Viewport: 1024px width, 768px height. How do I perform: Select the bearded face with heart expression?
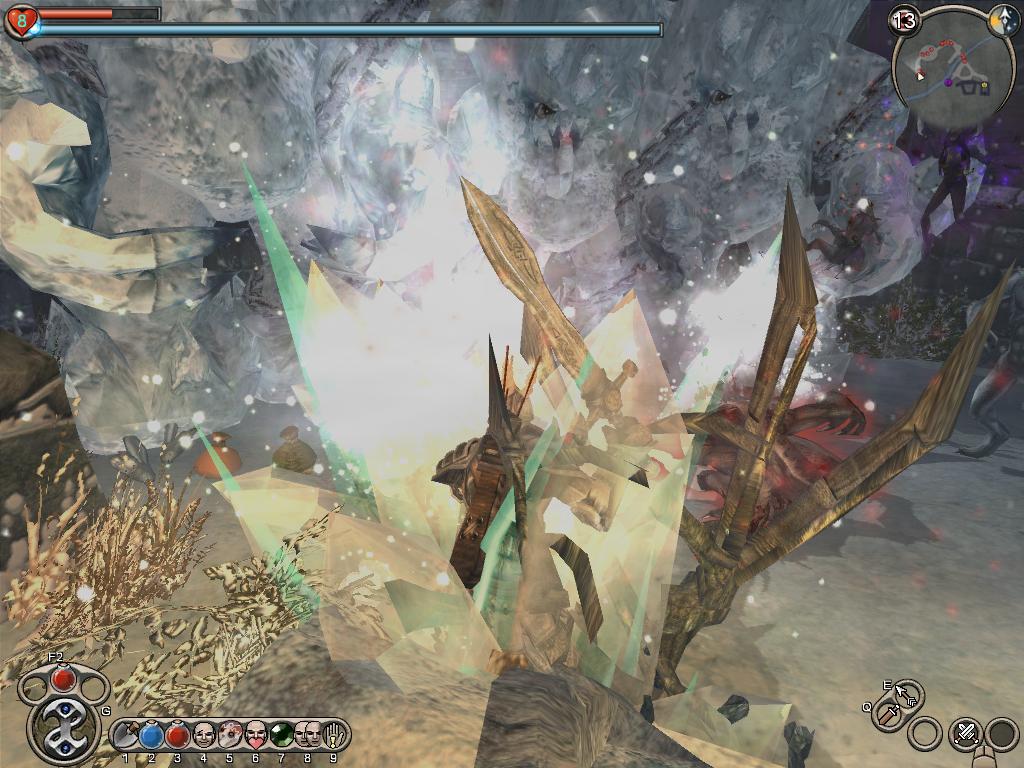tap(256, 736)
